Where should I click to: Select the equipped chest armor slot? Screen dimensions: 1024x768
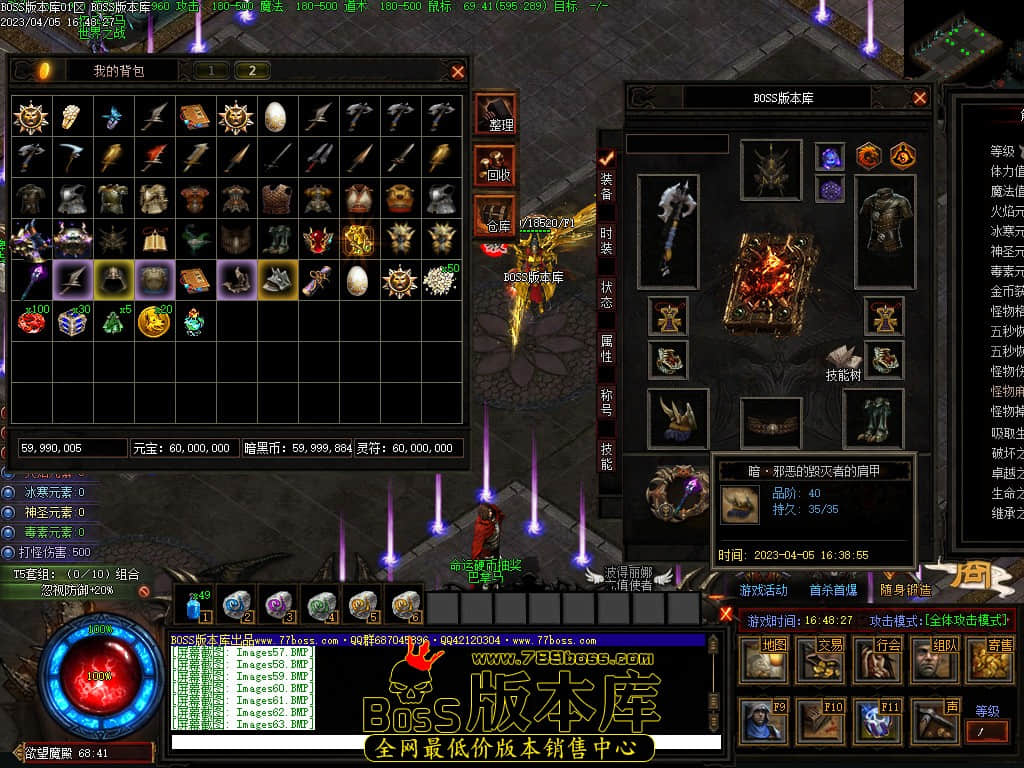click(884, 230)
